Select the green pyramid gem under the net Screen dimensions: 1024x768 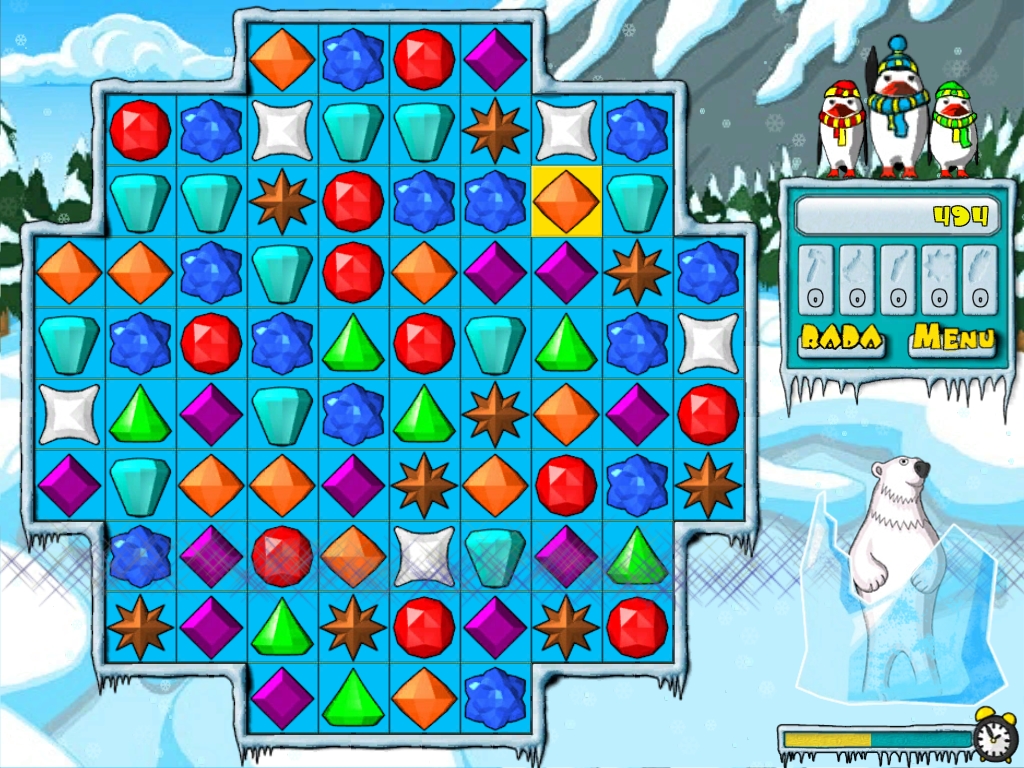[637, 556]
